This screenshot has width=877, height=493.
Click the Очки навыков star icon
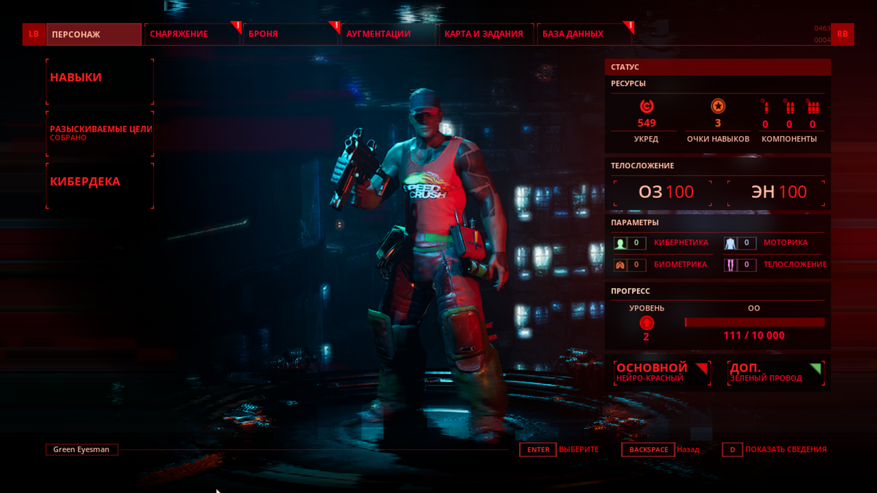tap(718, 106)
